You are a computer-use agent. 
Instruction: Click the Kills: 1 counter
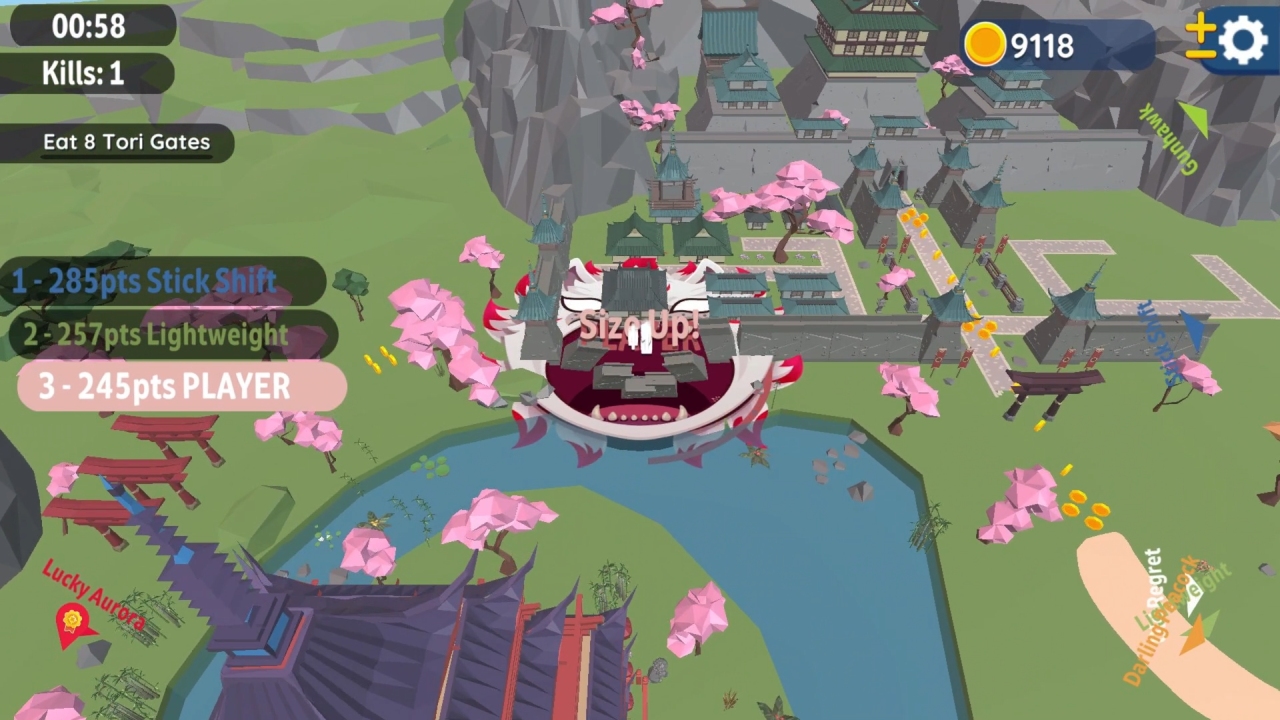[85, 73]
